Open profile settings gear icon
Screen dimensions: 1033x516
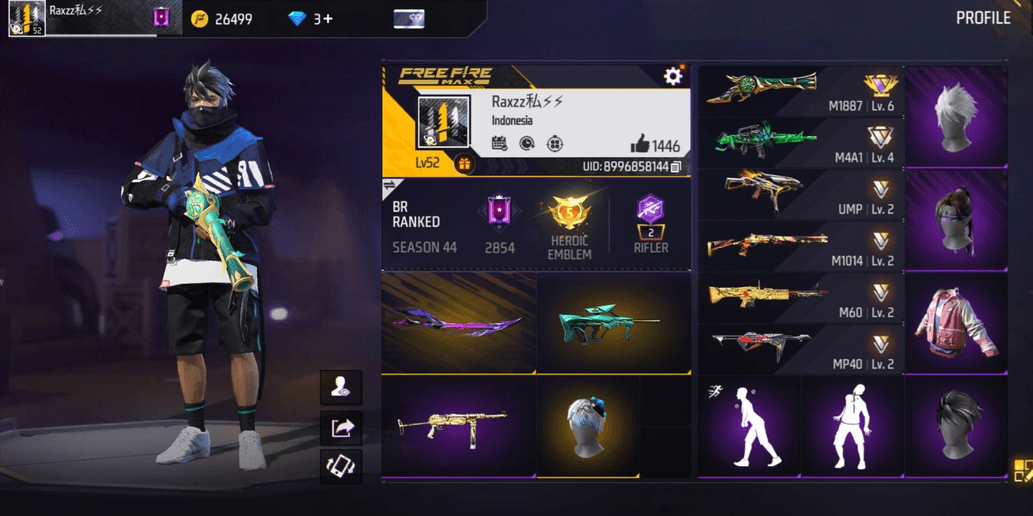[673, 76]
